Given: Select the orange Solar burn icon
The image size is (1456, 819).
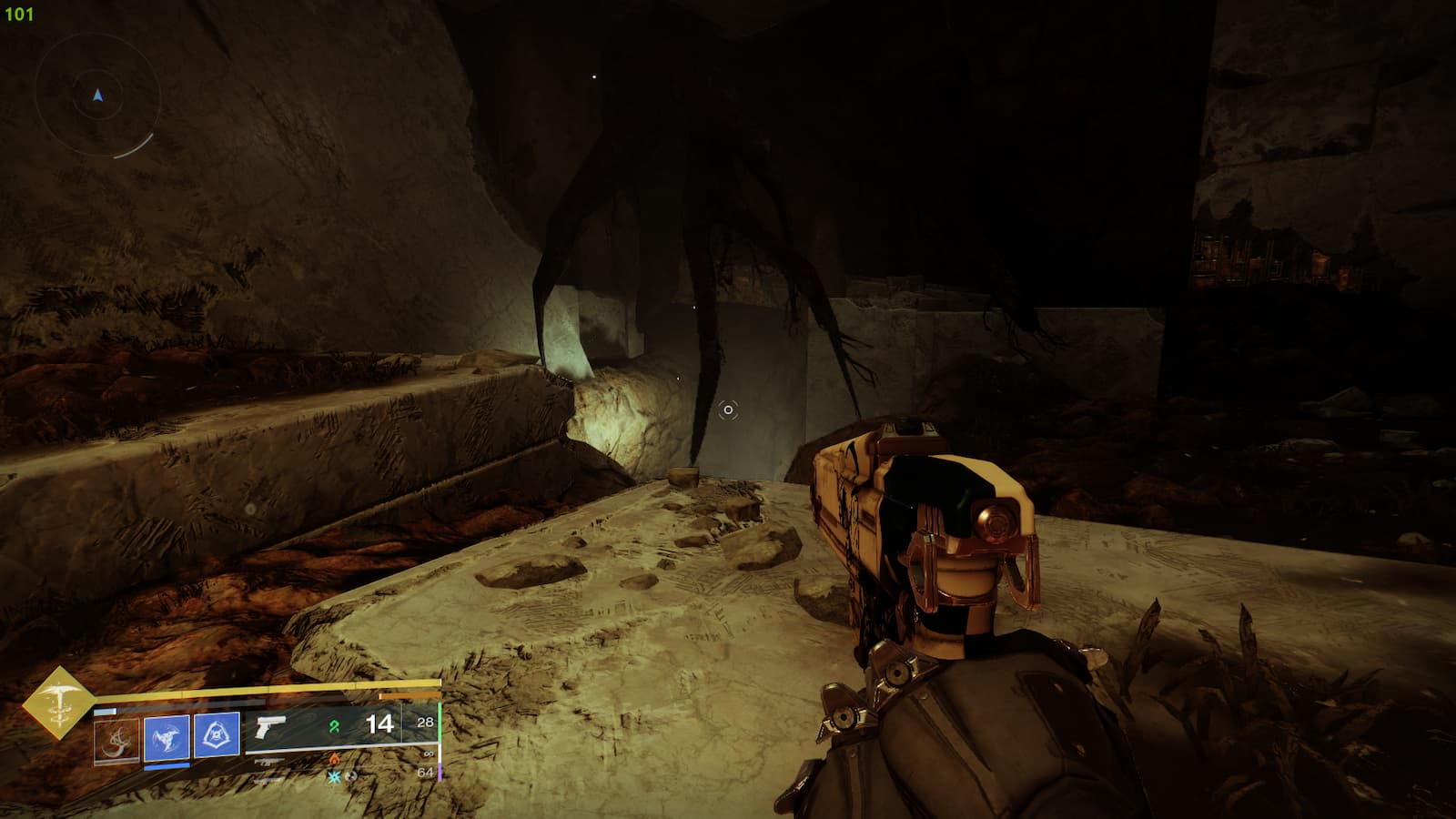Looking at the screenshot, I should (334, 759).
